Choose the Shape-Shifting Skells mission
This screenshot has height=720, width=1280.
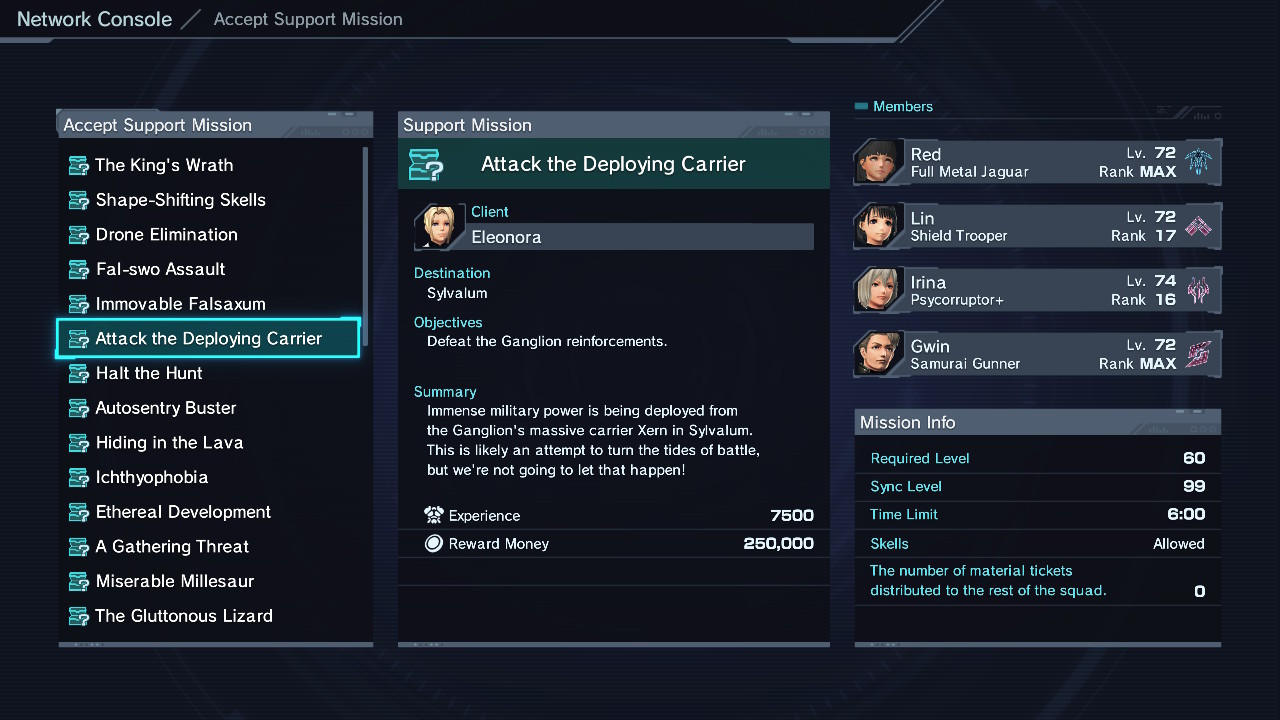pos(180,200)
